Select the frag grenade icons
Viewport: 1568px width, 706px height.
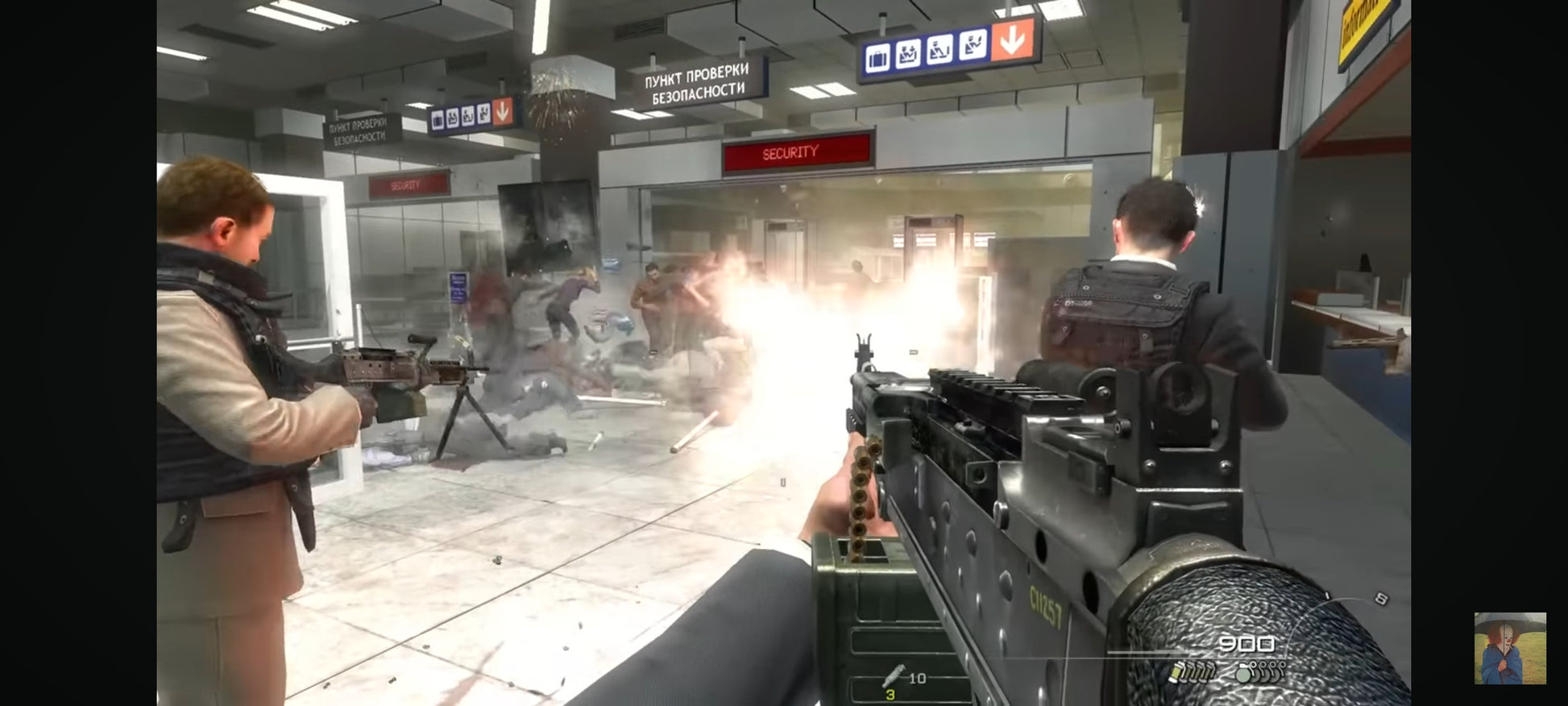click(1260, 671)
